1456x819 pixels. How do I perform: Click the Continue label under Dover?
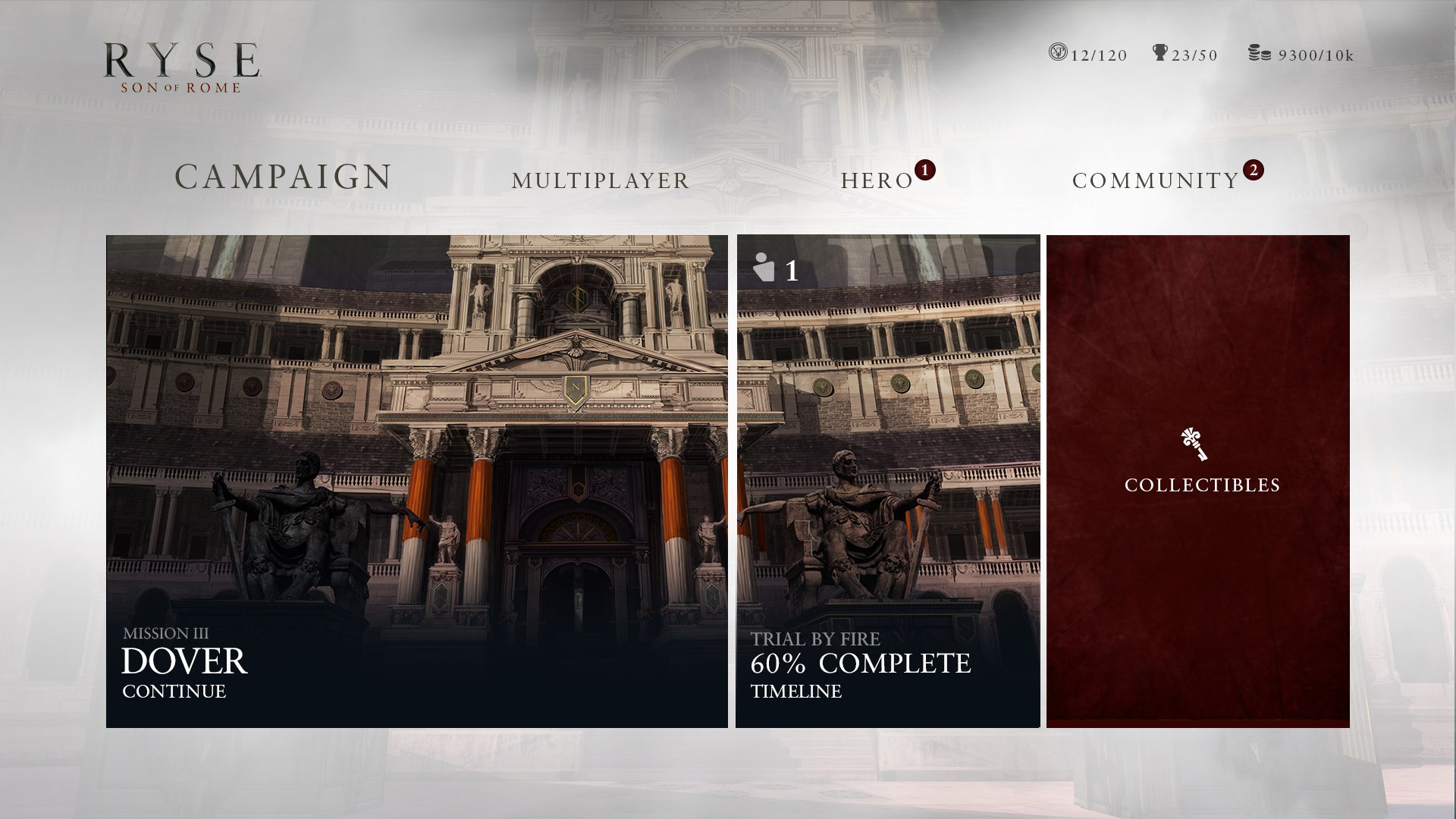tap(173, 691)
